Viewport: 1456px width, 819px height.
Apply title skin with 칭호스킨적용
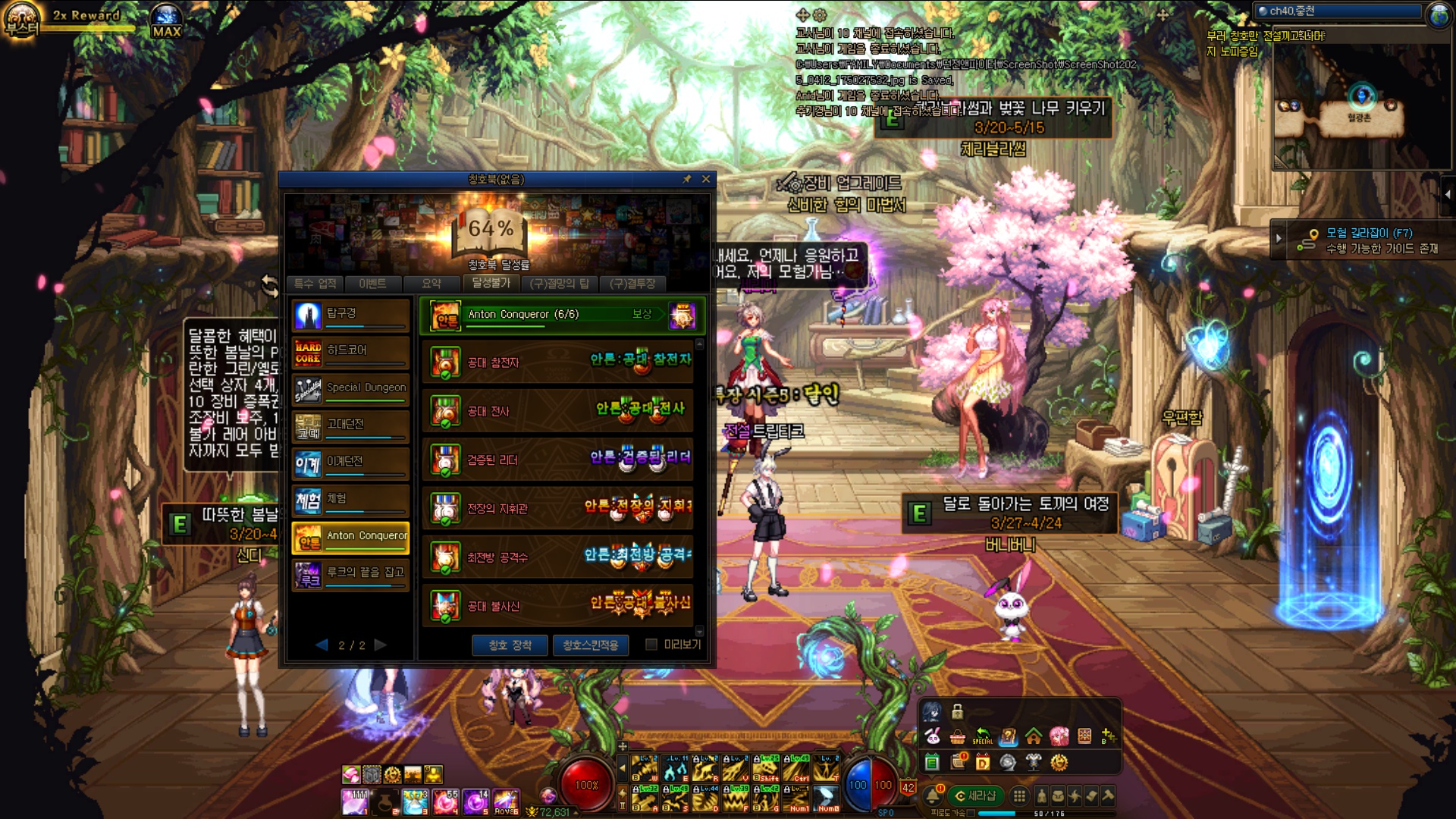coord(591,645)
